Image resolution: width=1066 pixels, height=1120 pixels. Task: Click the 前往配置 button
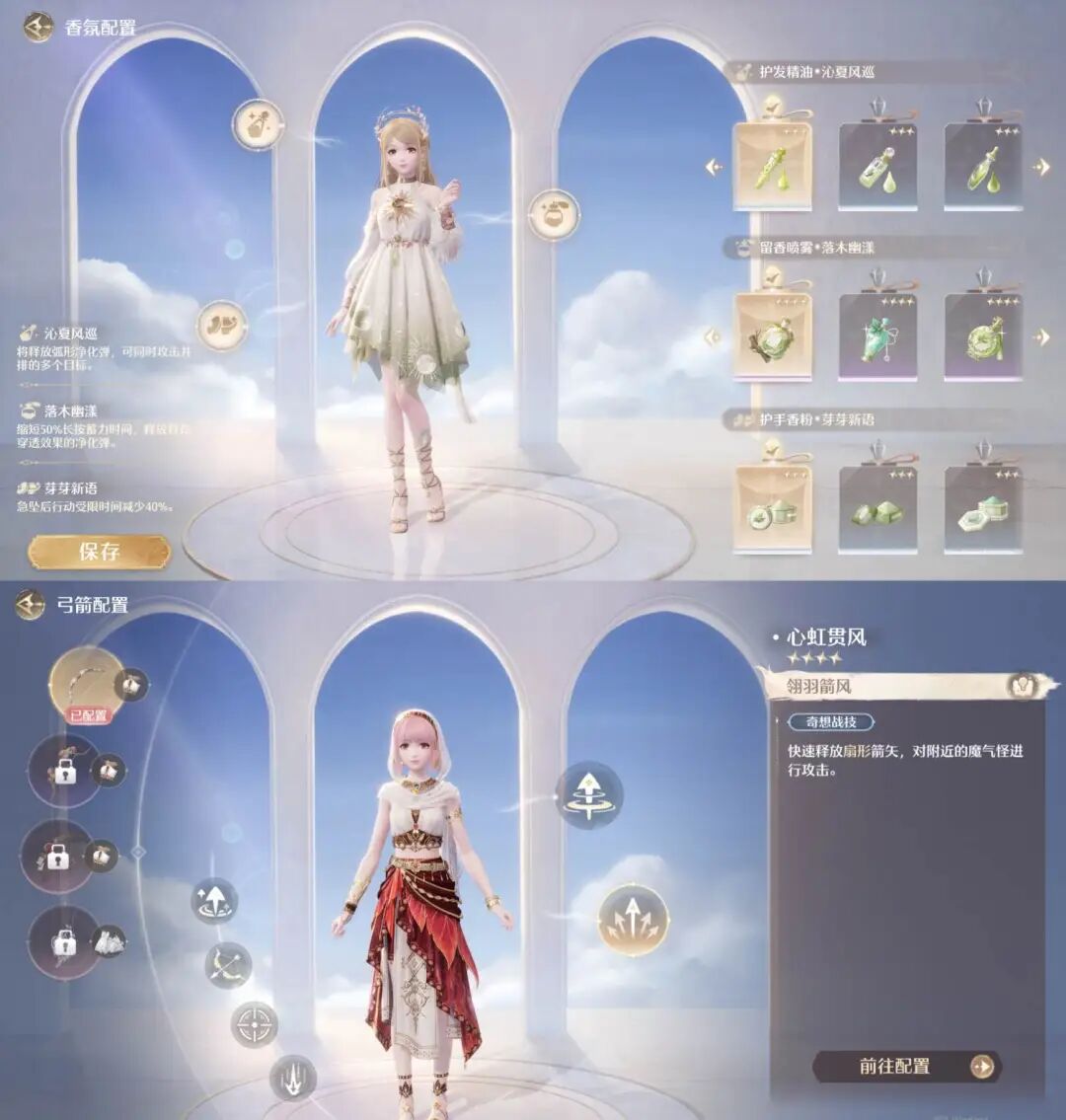(906, 1067)
